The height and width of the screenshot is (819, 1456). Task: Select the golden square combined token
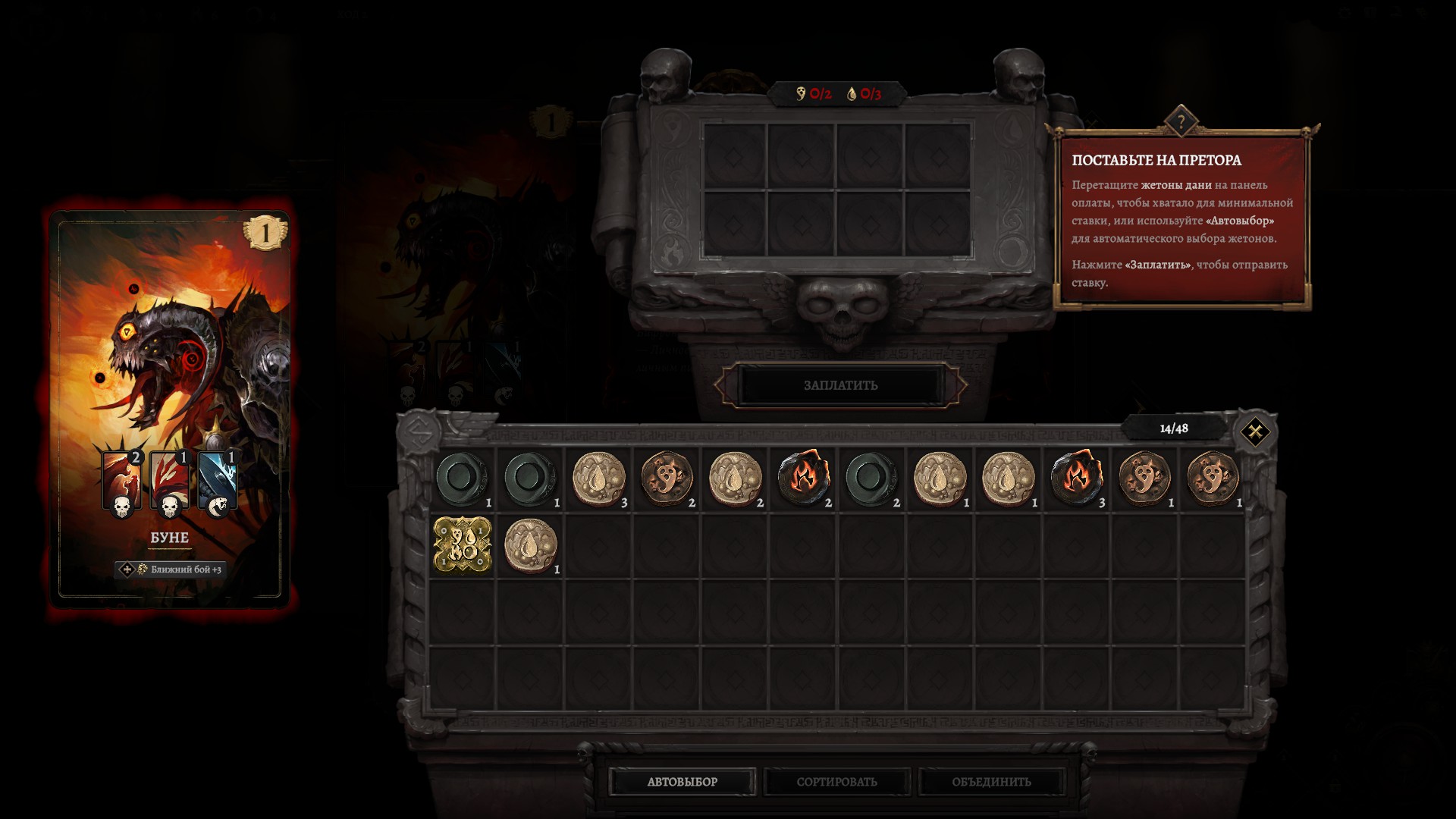pyautogui.click(x=462, y=545)
